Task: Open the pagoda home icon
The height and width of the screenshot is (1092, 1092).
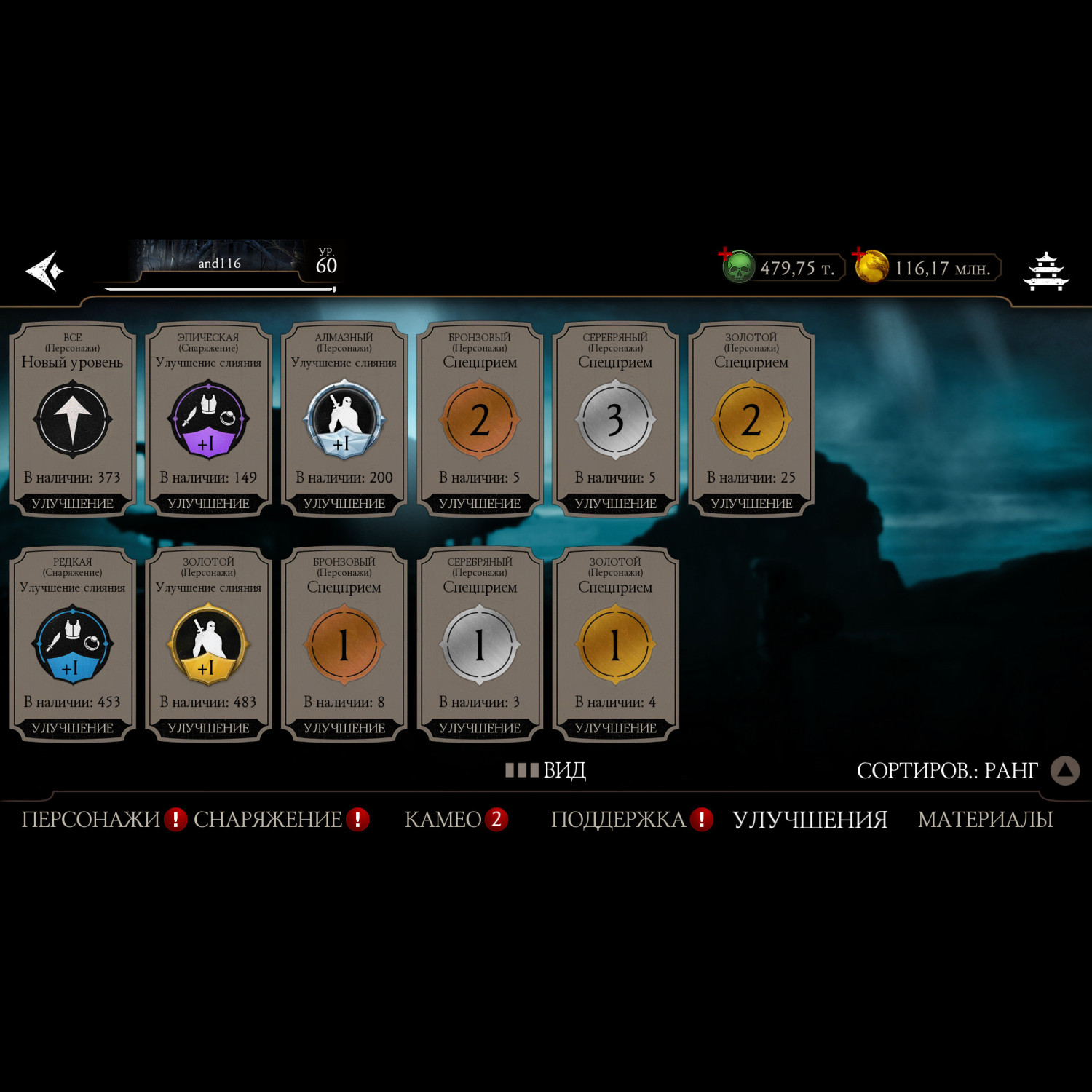Action: tap(1045, 271)
